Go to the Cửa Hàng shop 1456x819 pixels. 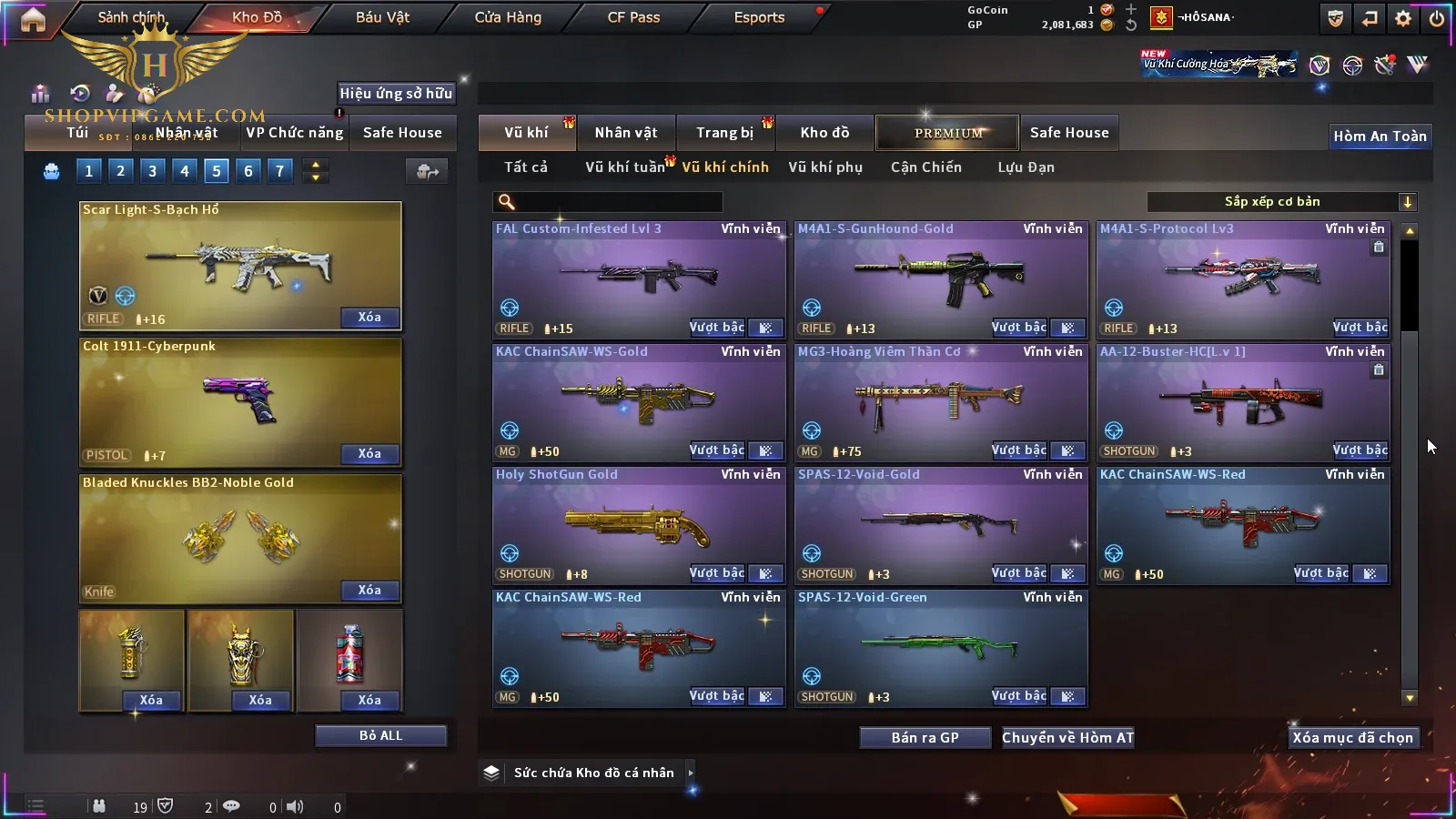[508, 17]
